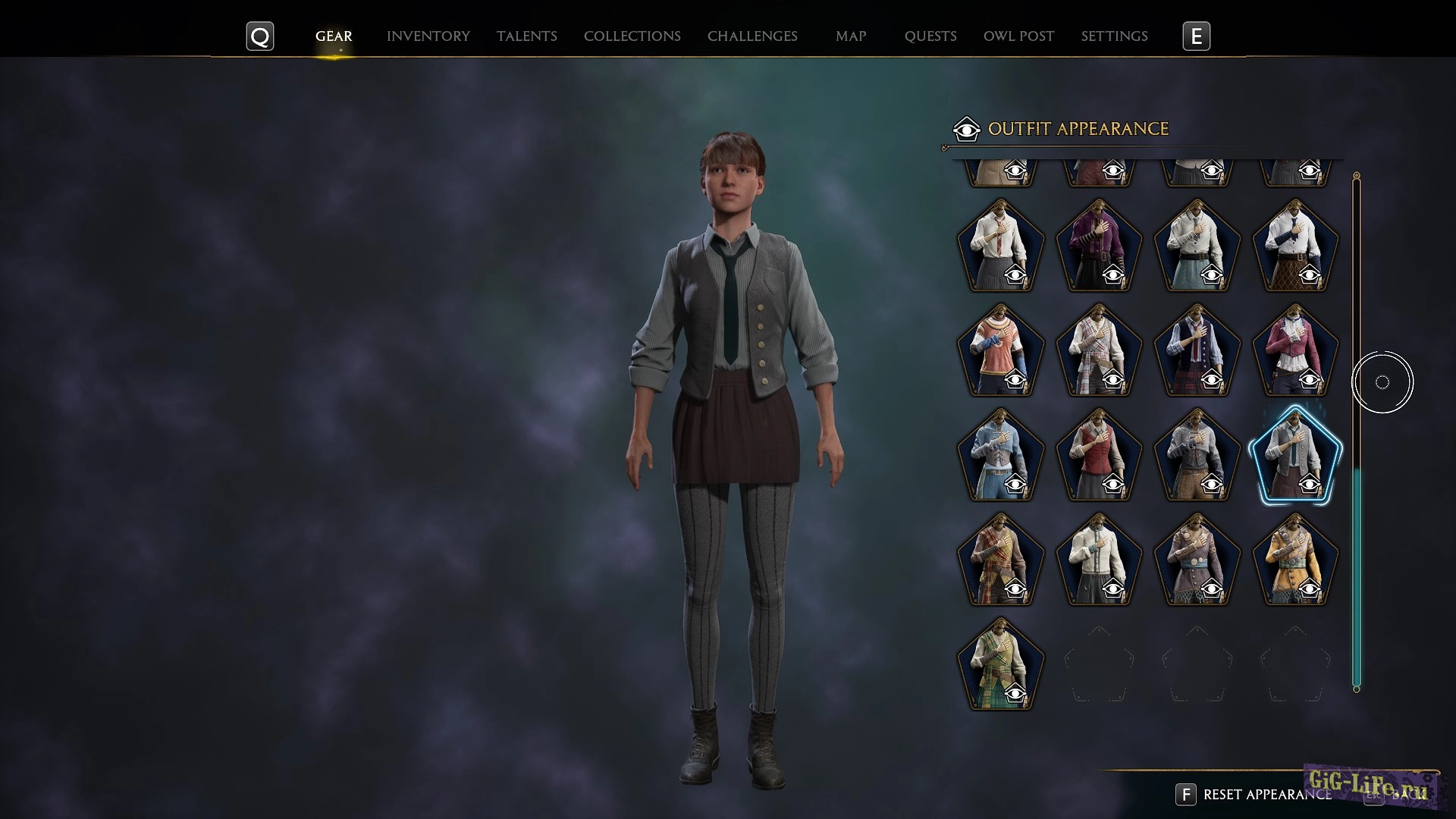Viewport: 1456px width, 819px height.
Task: Pick the navy vest with red tie outfit
Action: click(x=1197, y=350)
